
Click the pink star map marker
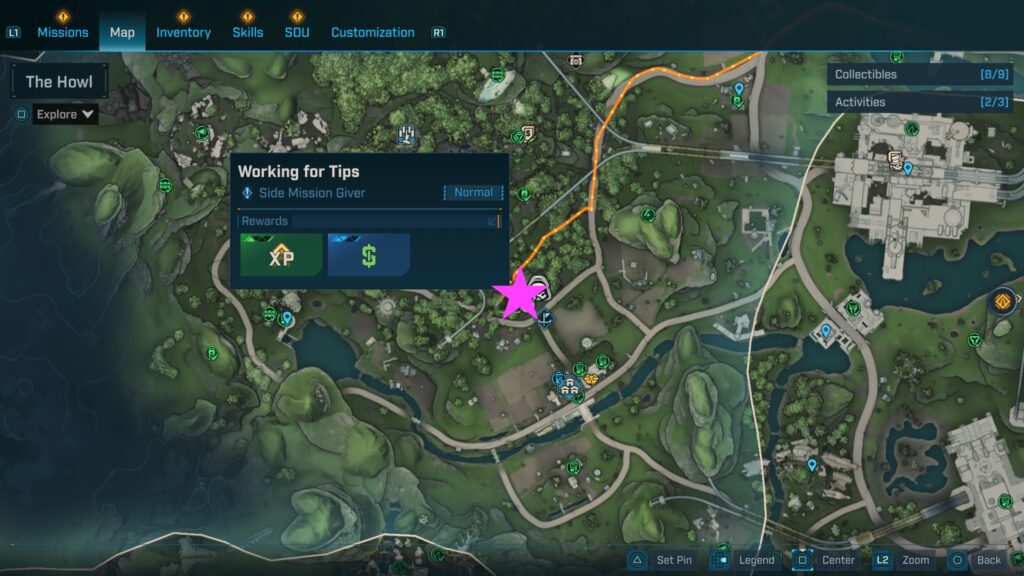pyautogui.click(x=520, y=296)
